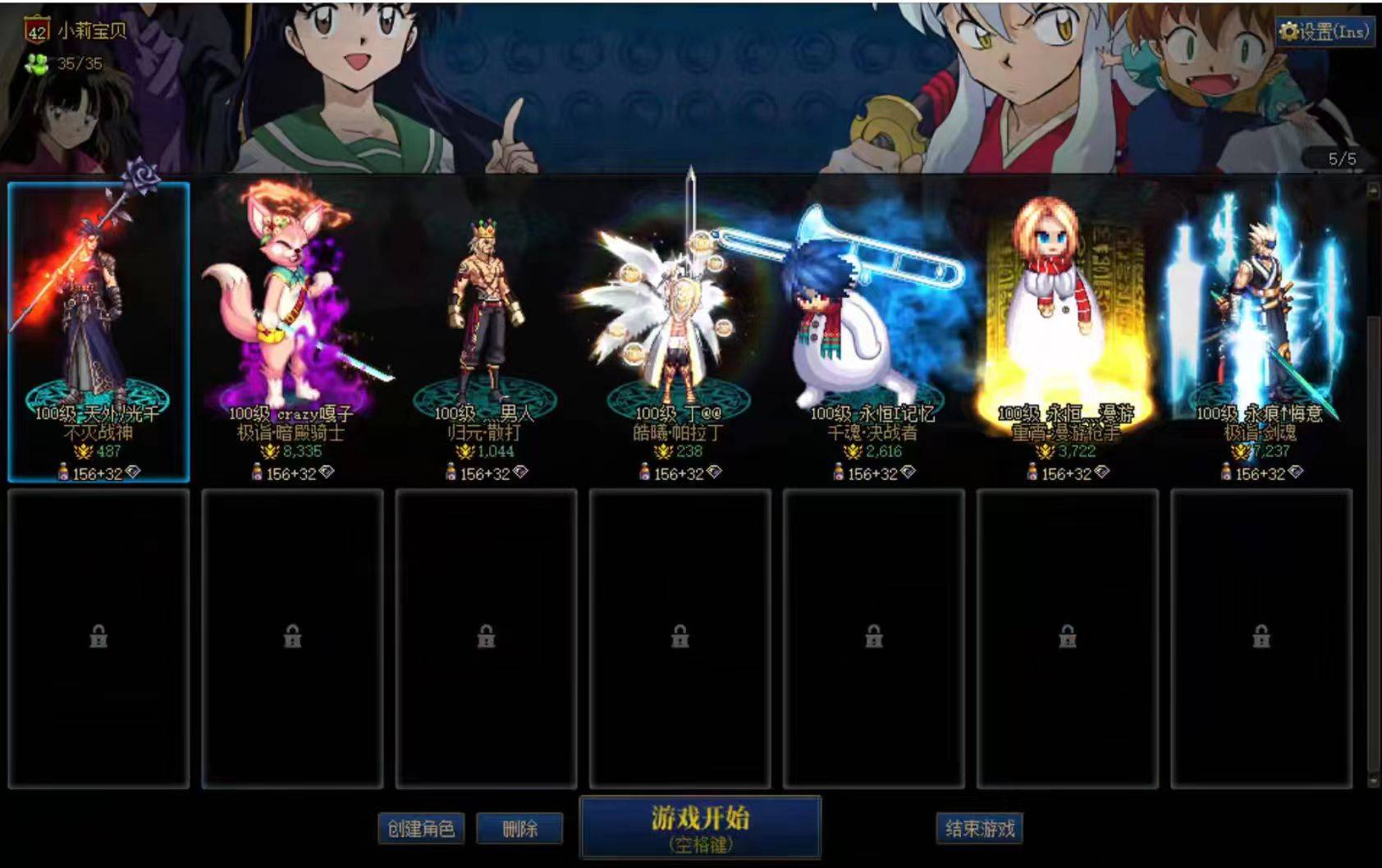Click the 创建角色 button
This screenshot has width=1382, height=868.
(x=421, y=829)
